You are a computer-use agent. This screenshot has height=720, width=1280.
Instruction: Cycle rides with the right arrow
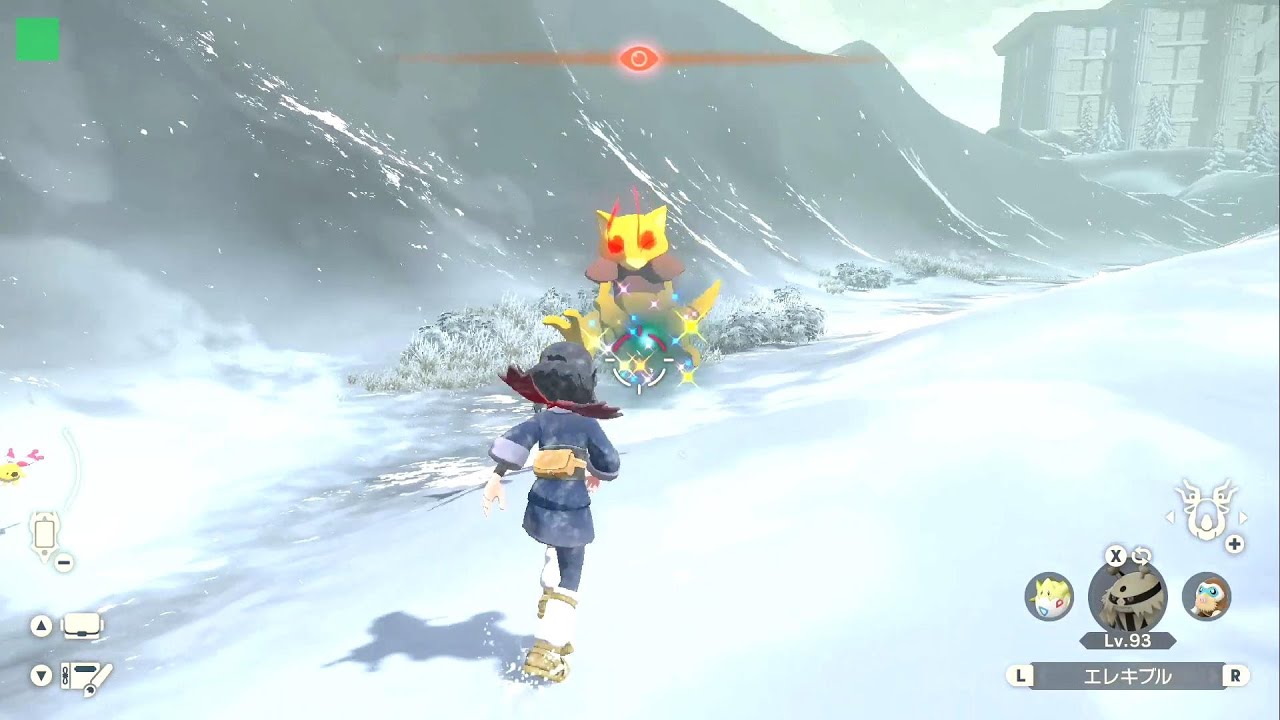click(1243, 517)
